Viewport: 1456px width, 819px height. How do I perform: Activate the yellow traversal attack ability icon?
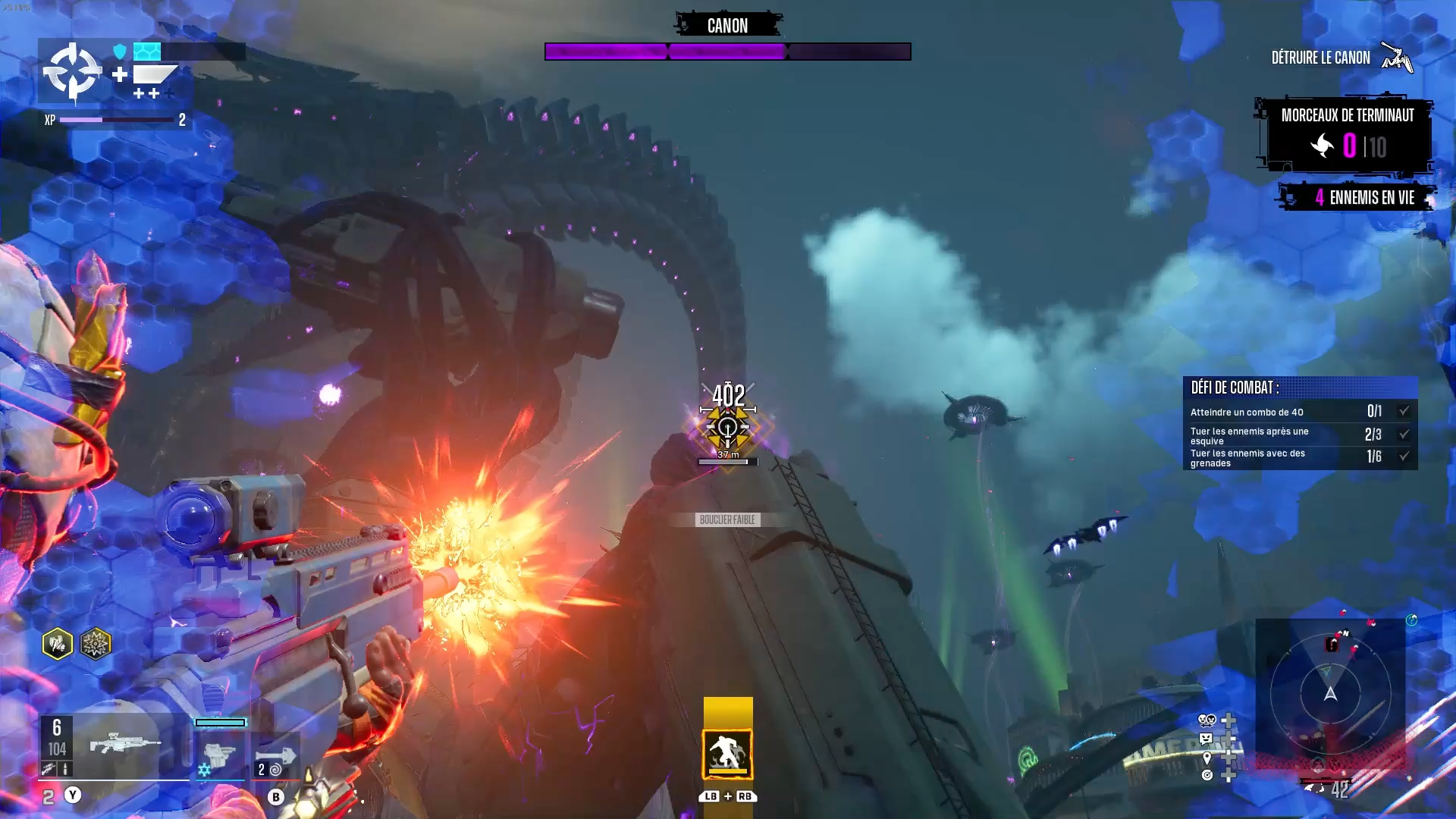[727, 754]
